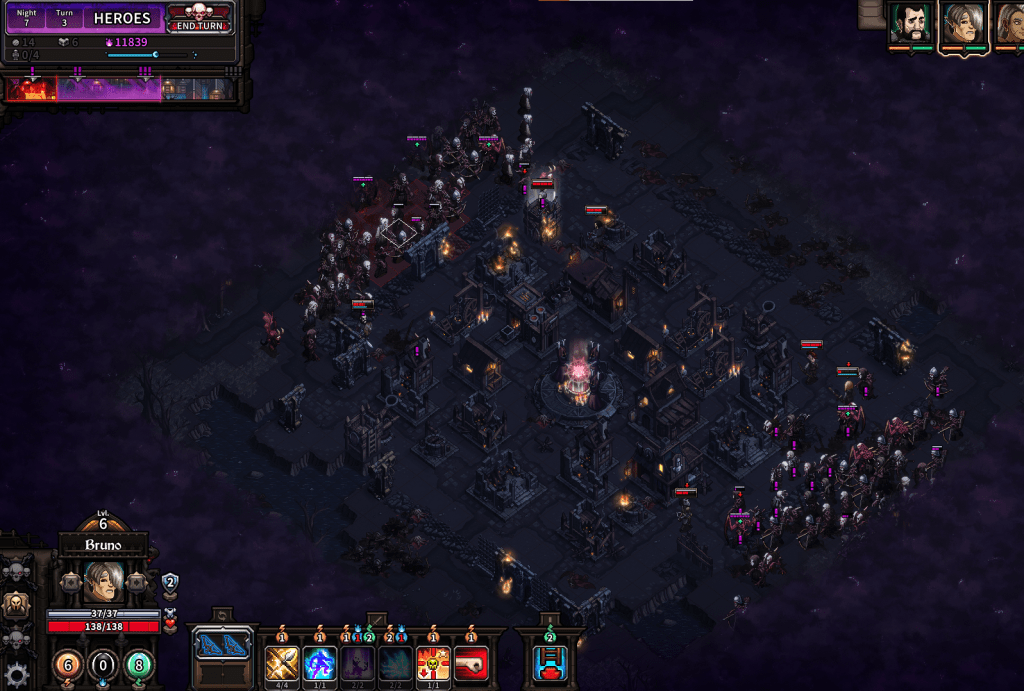Select the dimmed teal burst skill
The width and height of the screenshot is (1024, 691).
[395, 662]
